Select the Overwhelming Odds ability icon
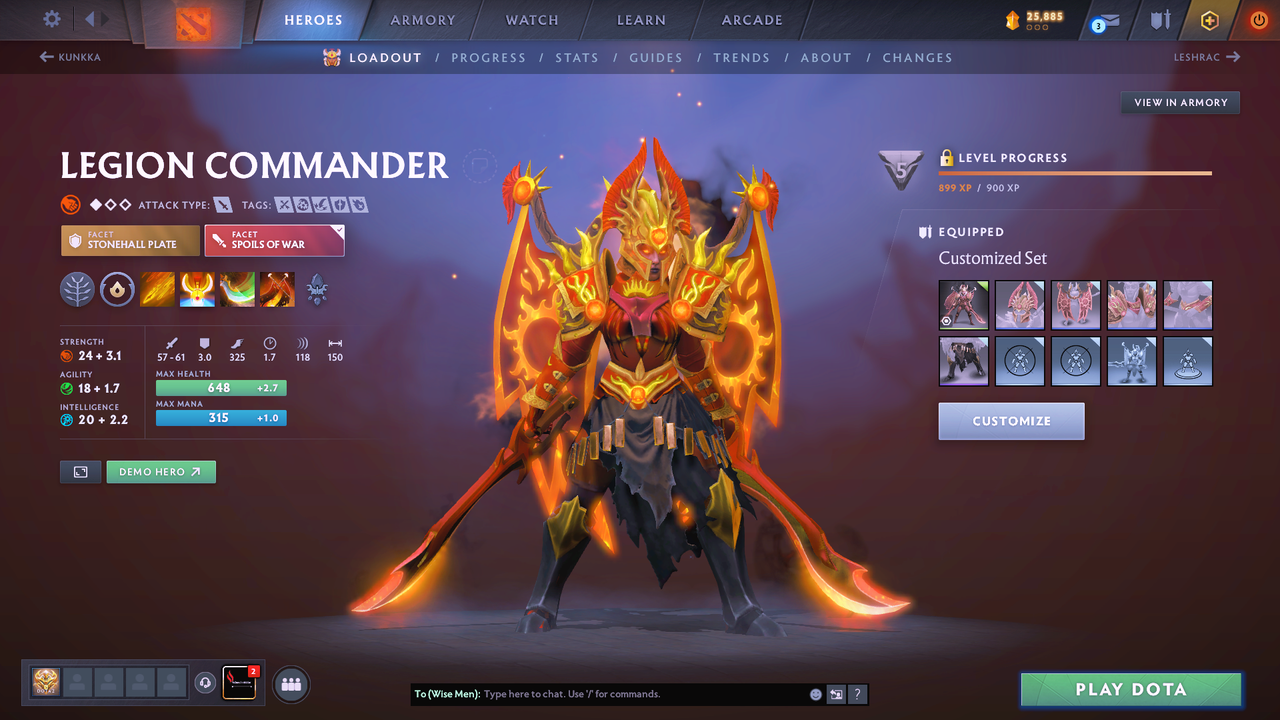This screenshot has height=720, width=1280. point(157,290)
